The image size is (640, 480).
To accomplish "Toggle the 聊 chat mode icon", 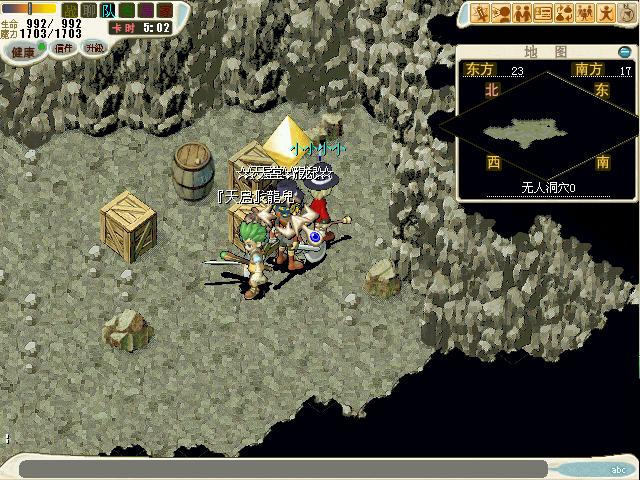I will pyautogui.click(x=87, y=10).
